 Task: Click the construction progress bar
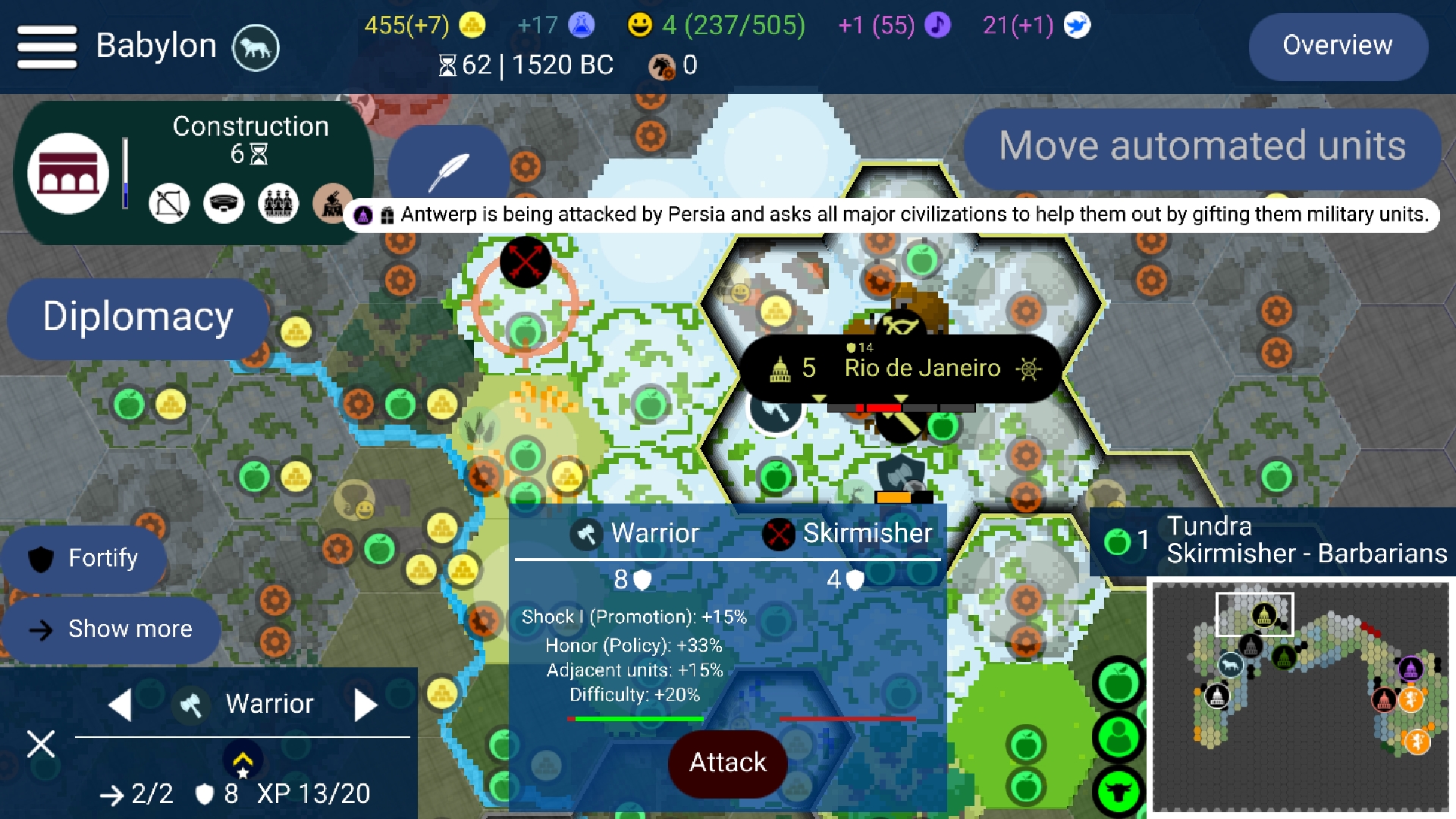(x=124, y=173)
